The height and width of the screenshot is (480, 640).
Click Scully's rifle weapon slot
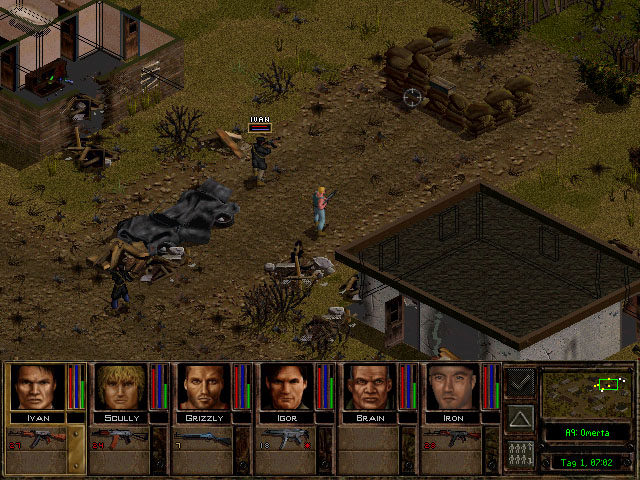pos(120,438)
